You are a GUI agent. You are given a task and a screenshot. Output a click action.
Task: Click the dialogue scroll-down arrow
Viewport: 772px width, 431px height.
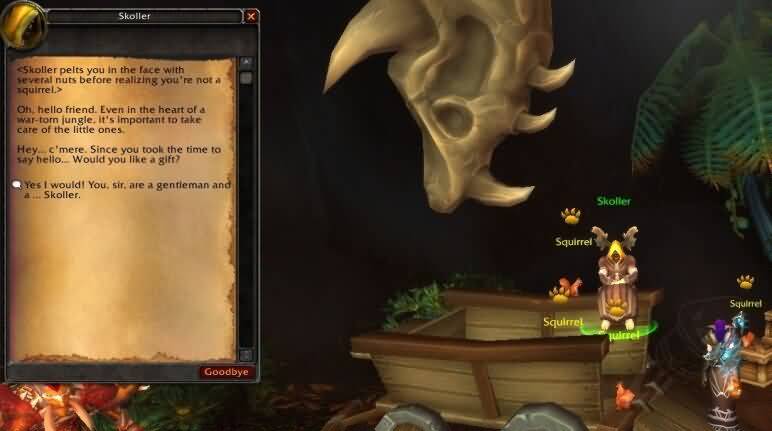[246, 355]
